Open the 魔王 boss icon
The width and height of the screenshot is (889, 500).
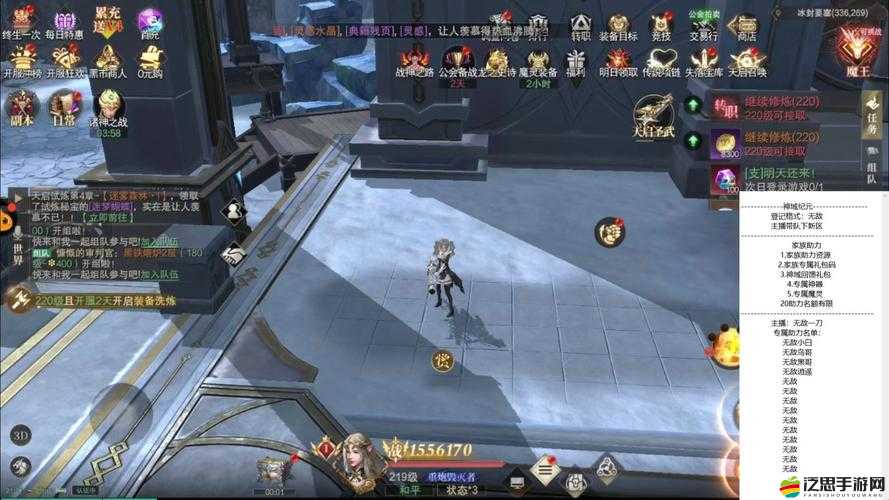coord(856,50)
